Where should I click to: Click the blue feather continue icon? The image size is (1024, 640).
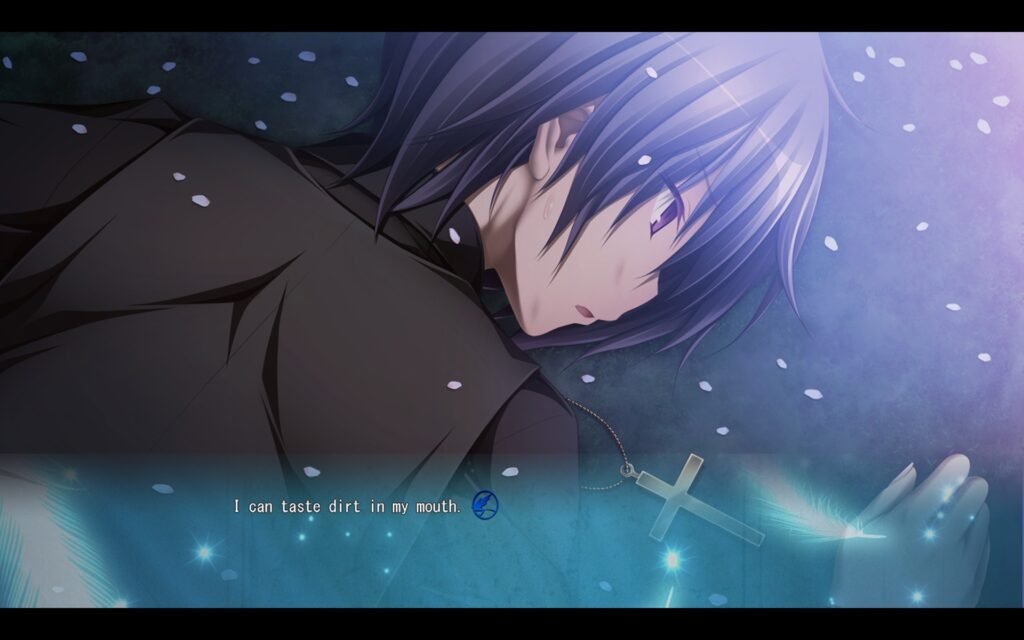click(483, 505)
